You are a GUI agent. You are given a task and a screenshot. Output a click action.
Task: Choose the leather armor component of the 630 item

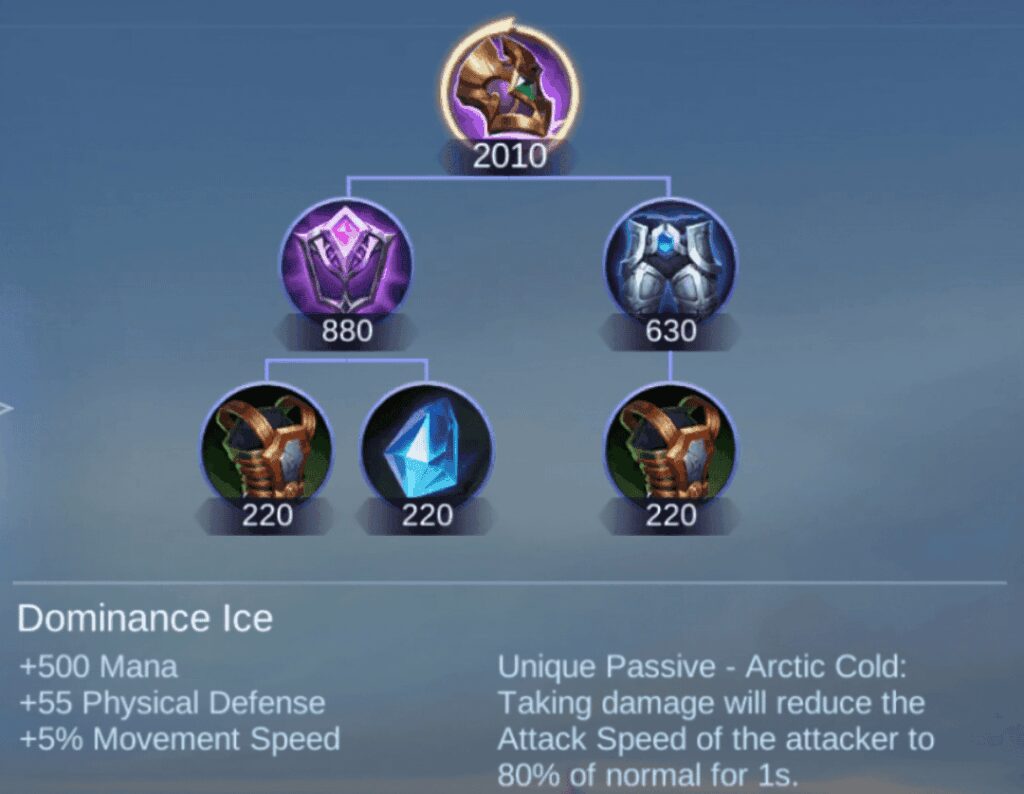tap(670, 447)
